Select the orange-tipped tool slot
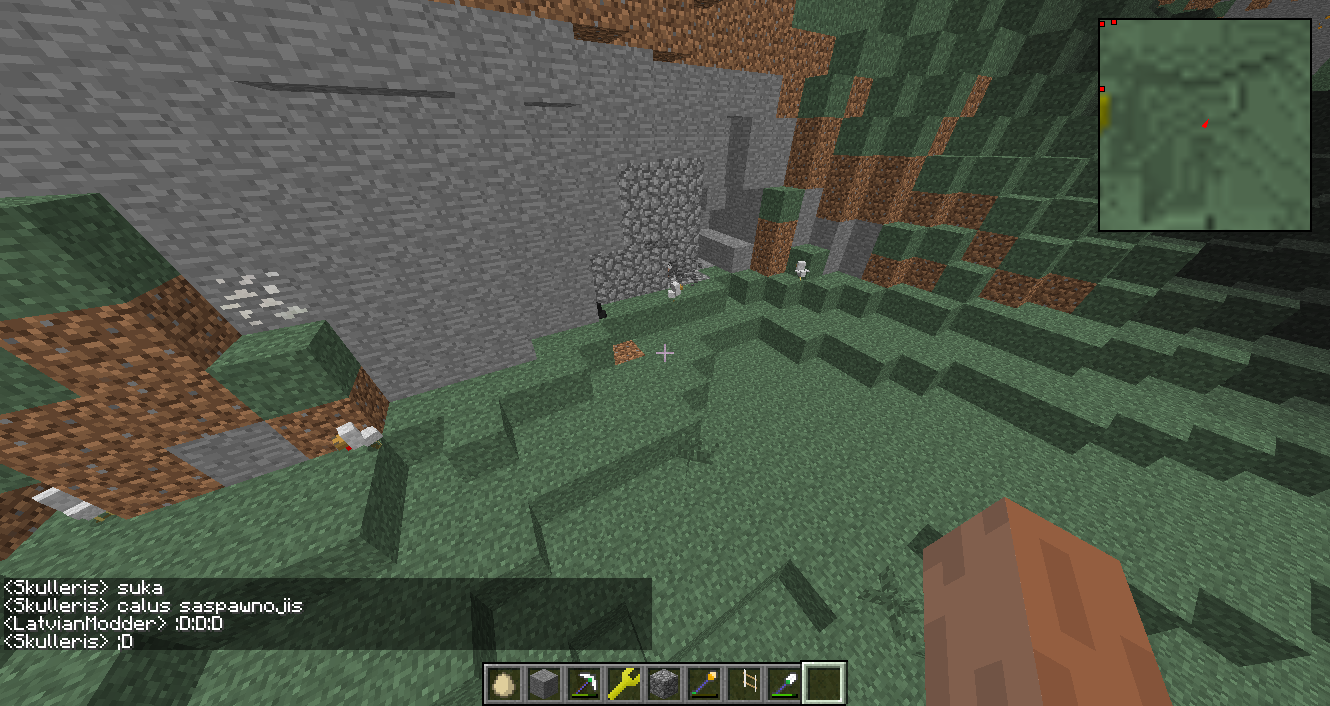1330x706 pixels. click(x=703, y=684)
